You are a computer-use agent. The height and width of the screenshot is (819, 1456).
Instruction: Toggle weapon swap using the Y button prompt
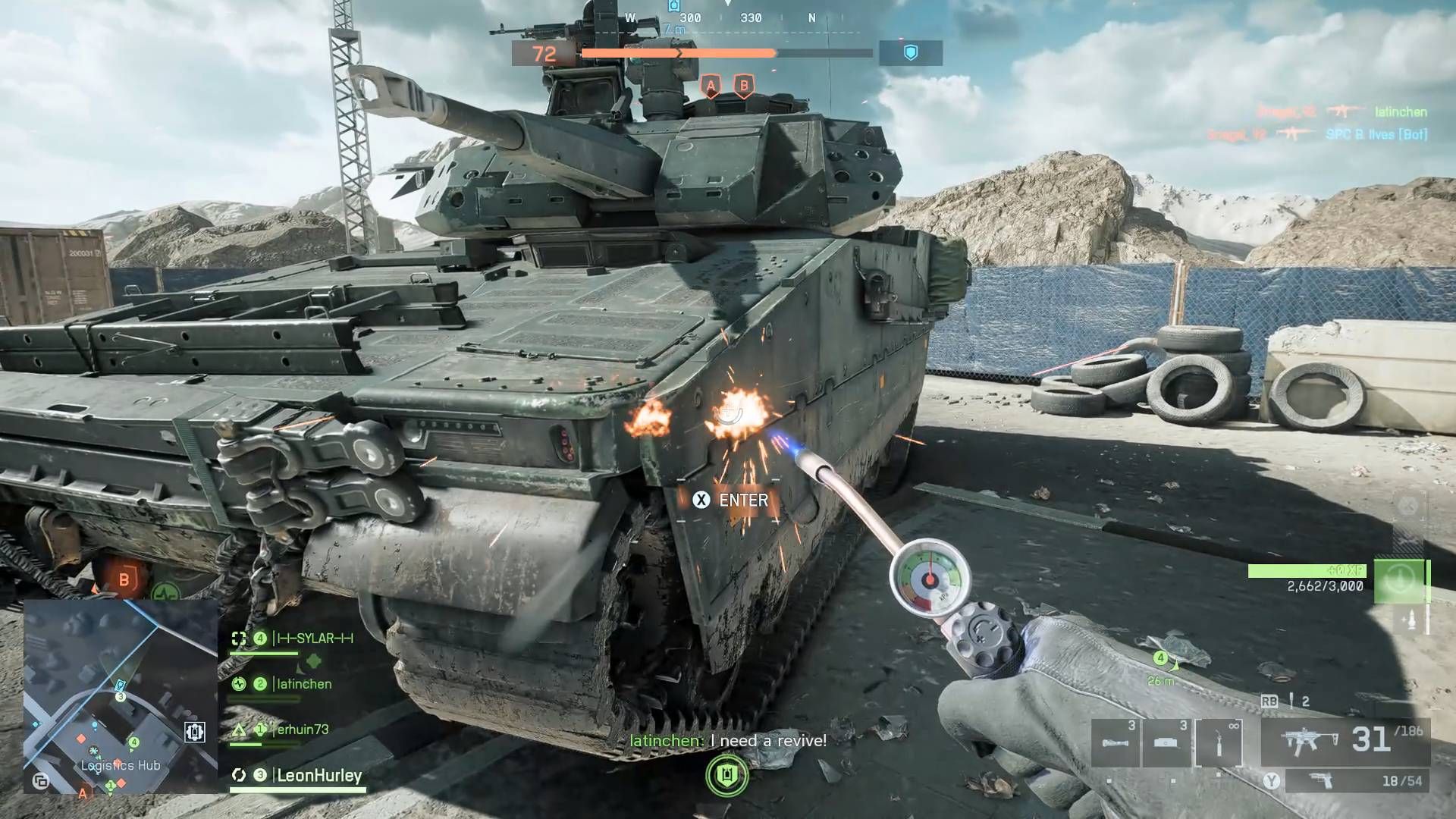point(1271,780)
